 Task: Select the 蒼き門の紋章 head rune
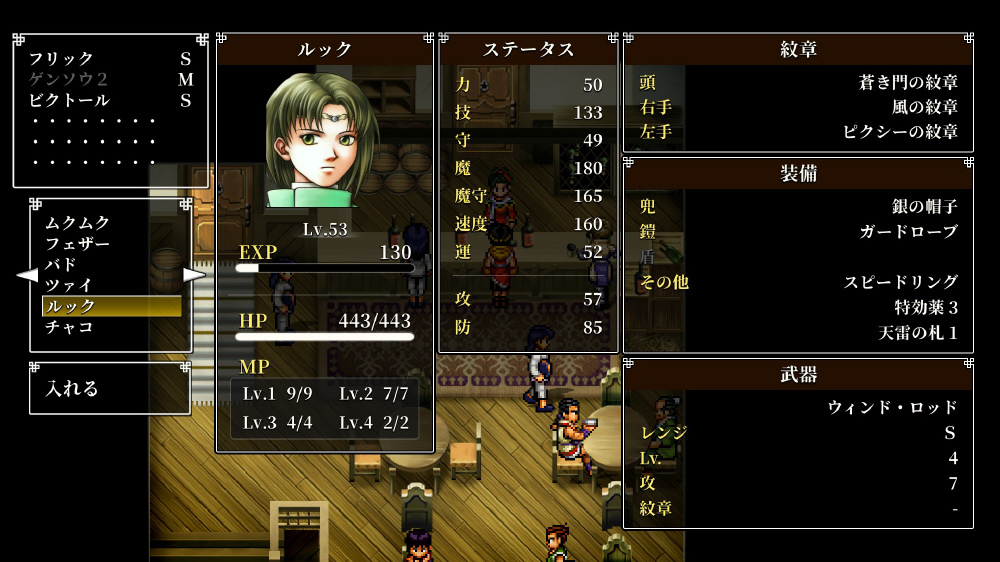908,82
